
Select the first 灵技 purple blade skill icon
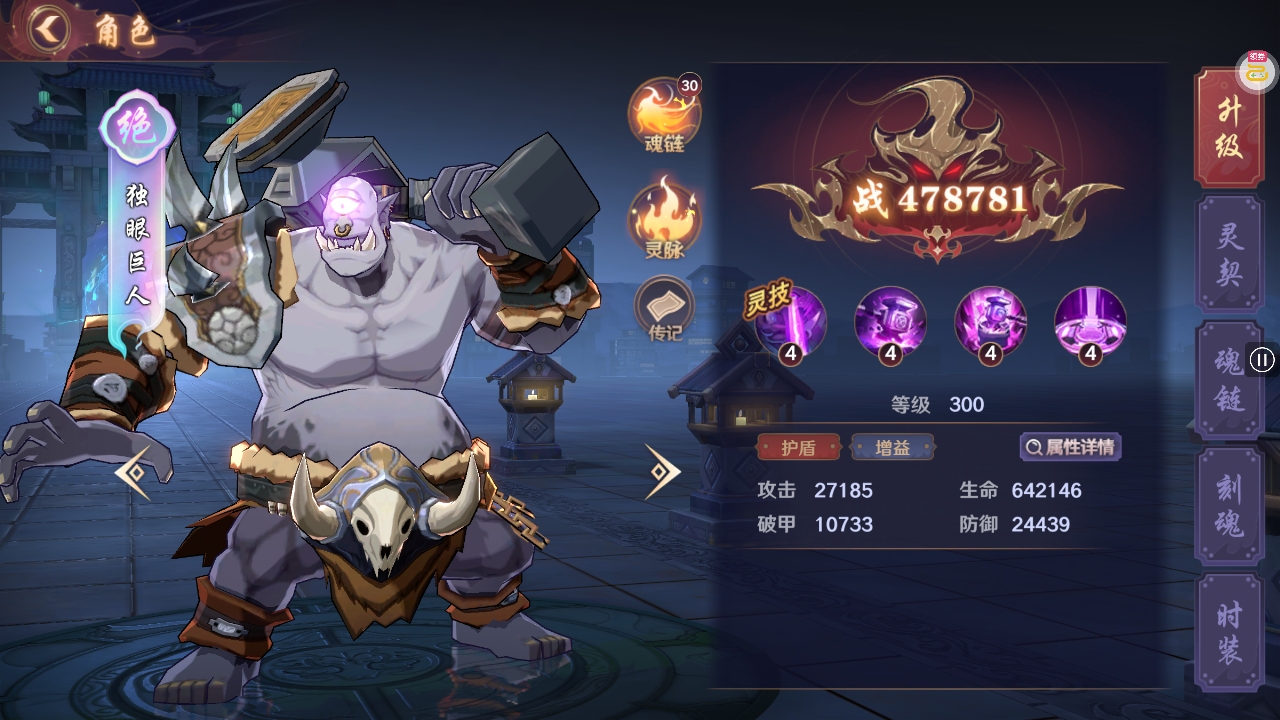coord(791,322)
